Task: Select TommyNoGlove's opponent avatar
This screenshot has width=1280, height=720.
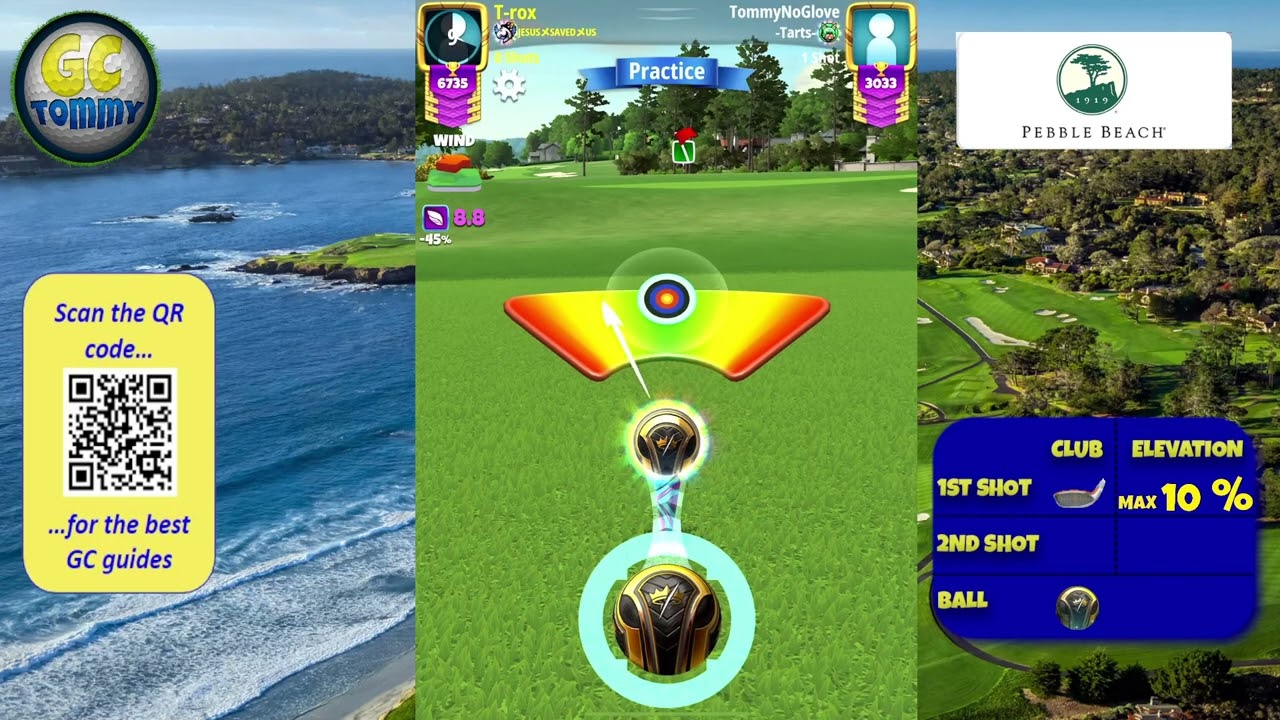Action: point(880,37)
